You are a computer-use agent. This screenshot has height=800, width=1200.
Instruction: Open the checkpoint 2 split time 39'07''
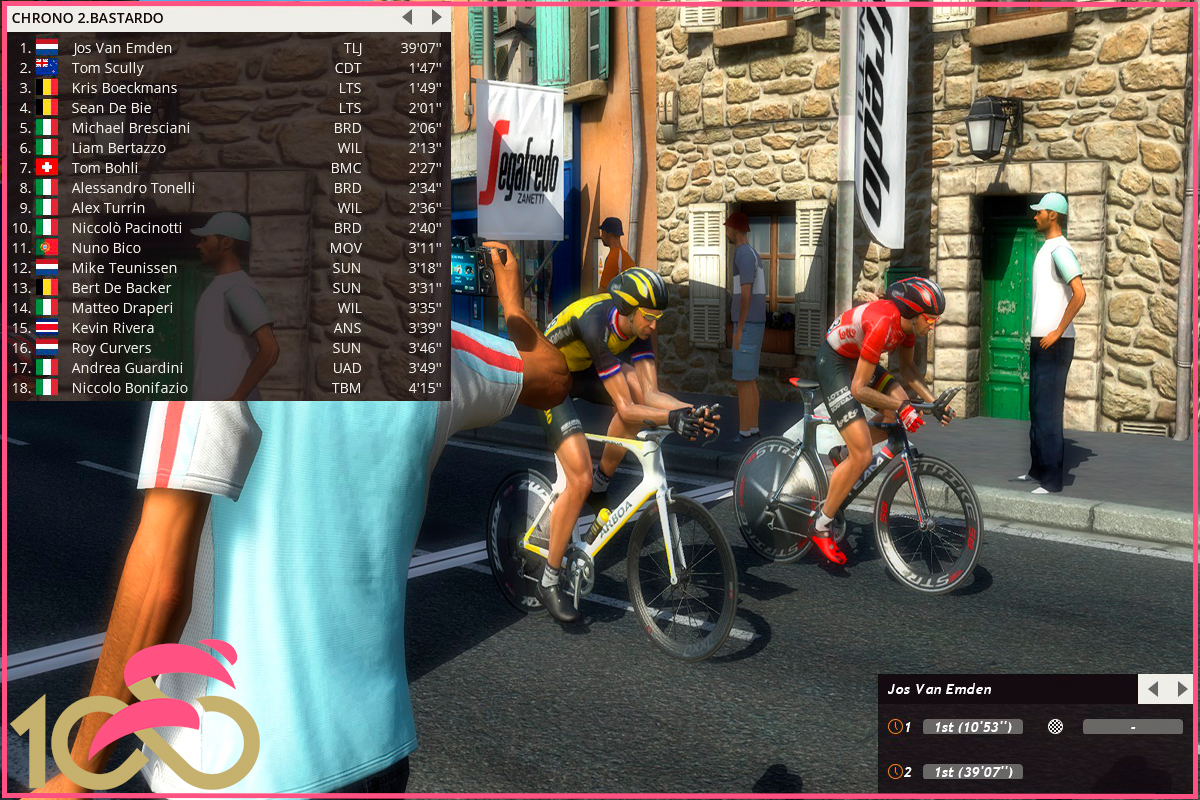tap(972, 771)
